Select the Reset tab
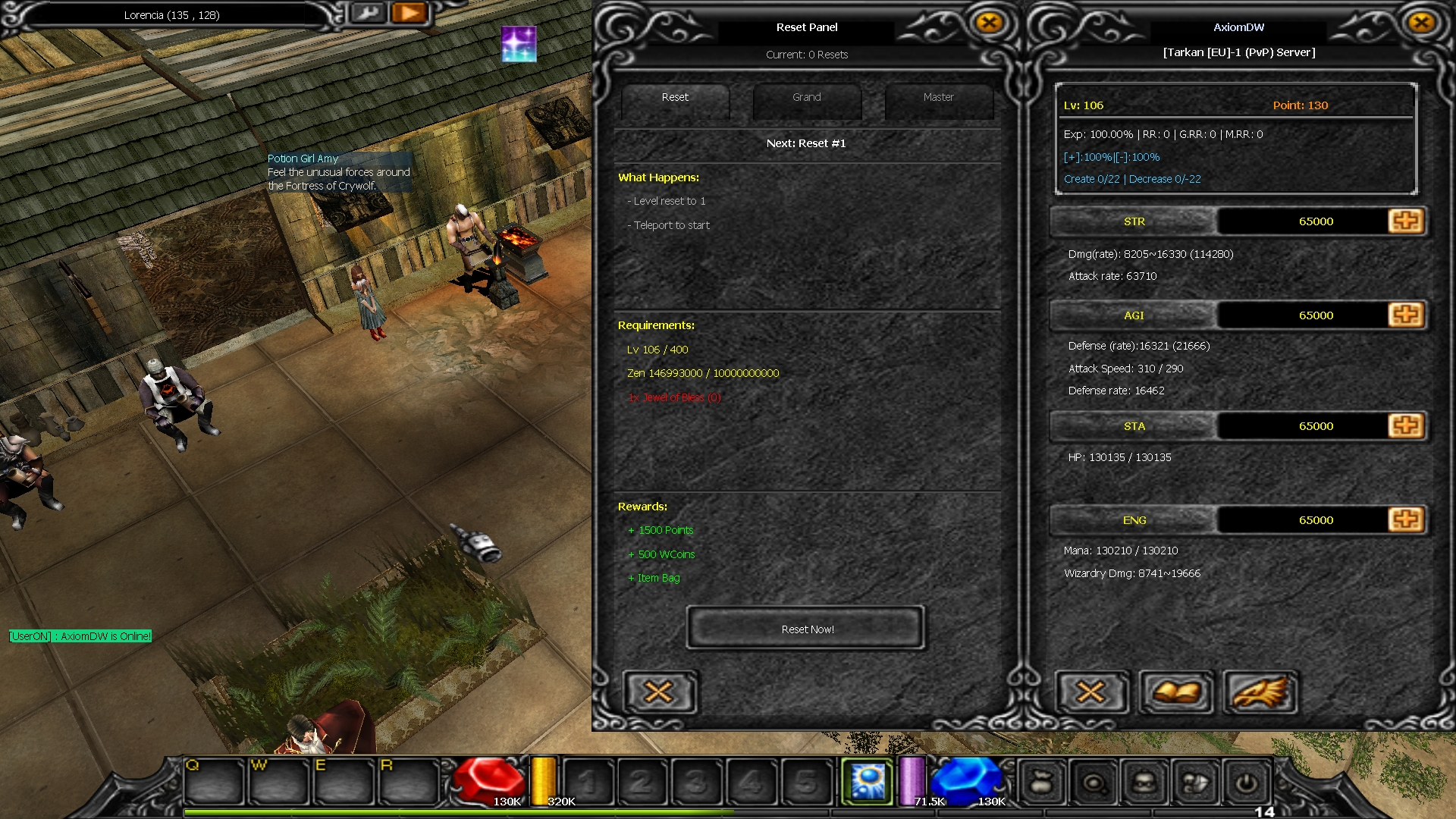The height and width of the screenshot is (819, 1456). pyautogui.click(x=675, y=98)
